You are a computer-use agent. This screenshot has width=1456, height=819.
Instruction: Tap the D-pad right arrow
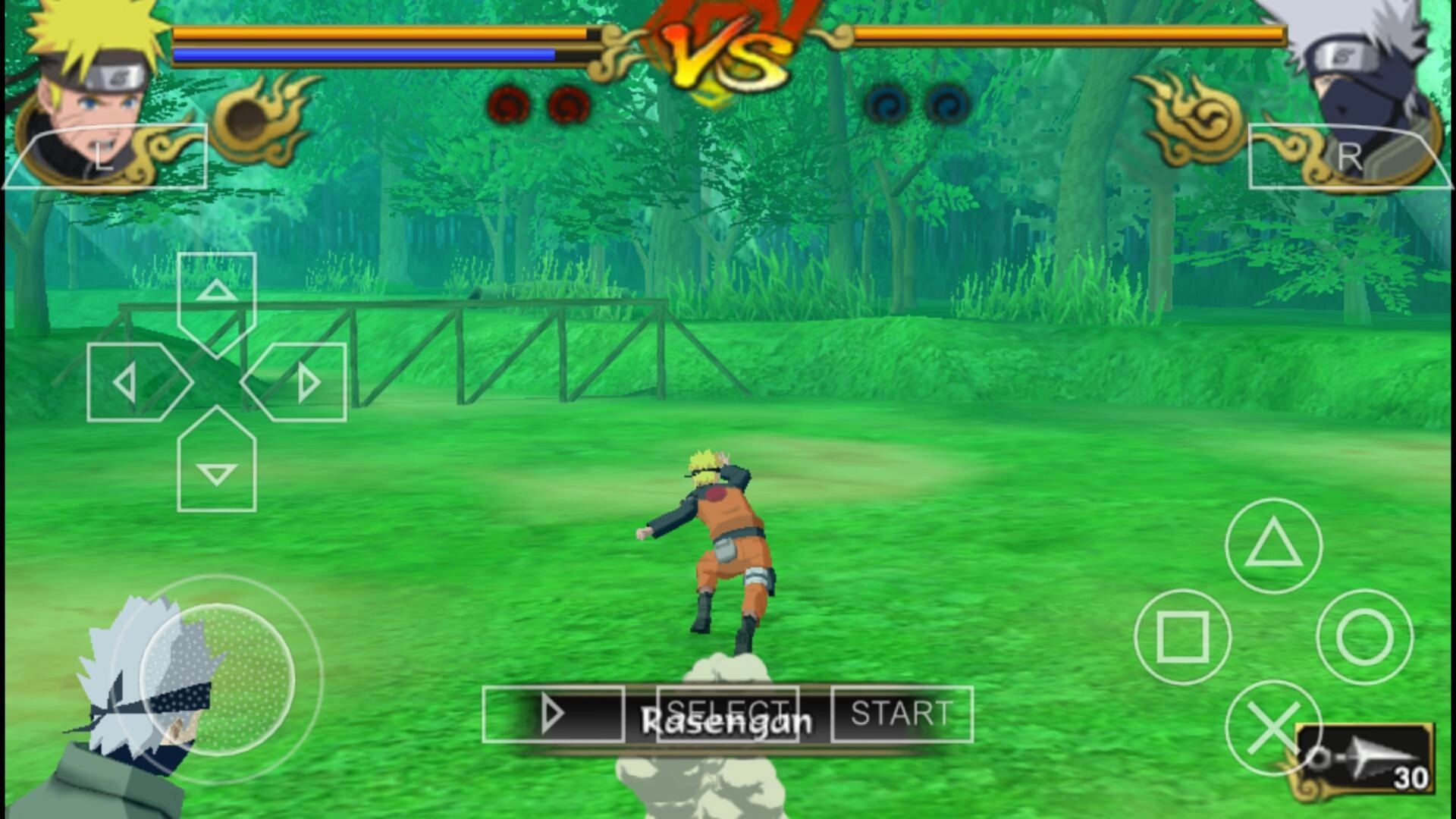pyautogui.click(x=301, y=382)
